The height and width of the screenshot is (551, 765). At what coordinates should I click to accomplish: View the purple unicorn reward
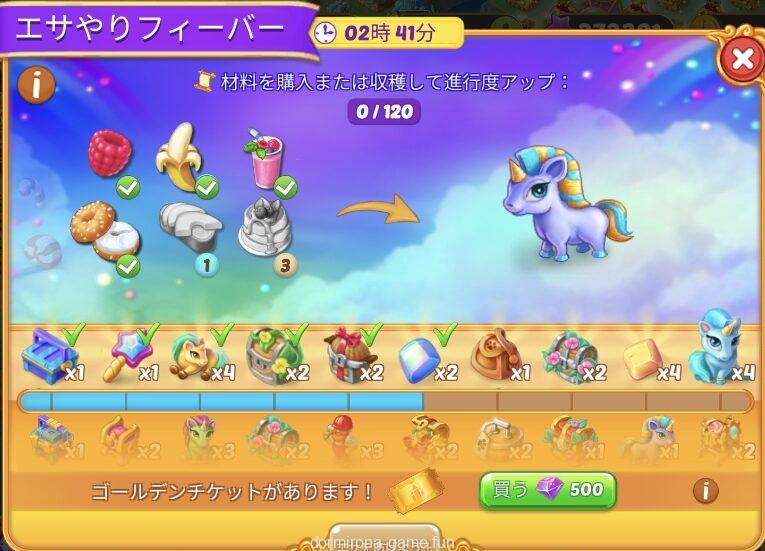pyautogui.click(x=567, y=203)
